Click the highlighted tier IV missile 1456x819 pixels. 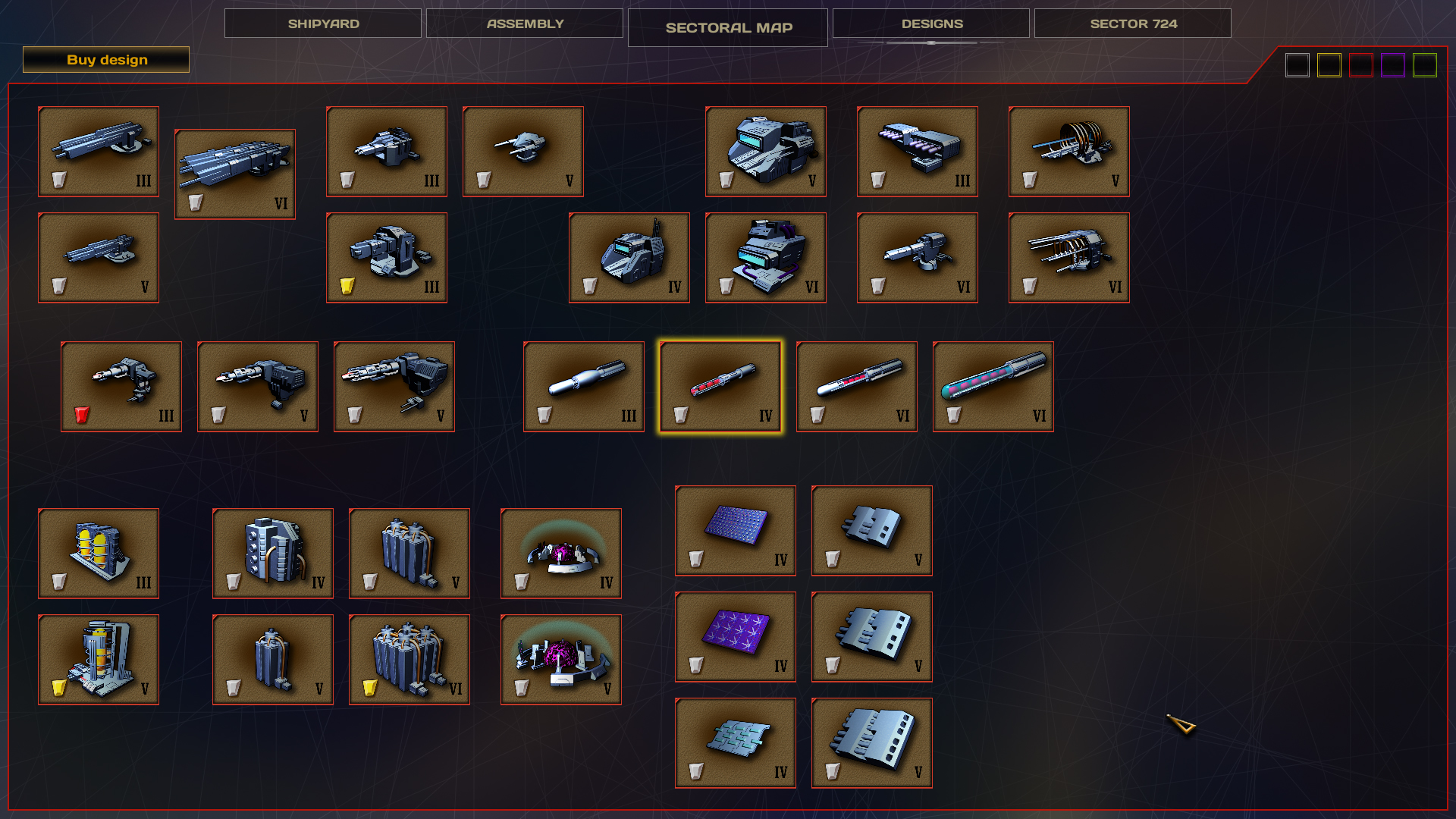click(x=720, y=385)
